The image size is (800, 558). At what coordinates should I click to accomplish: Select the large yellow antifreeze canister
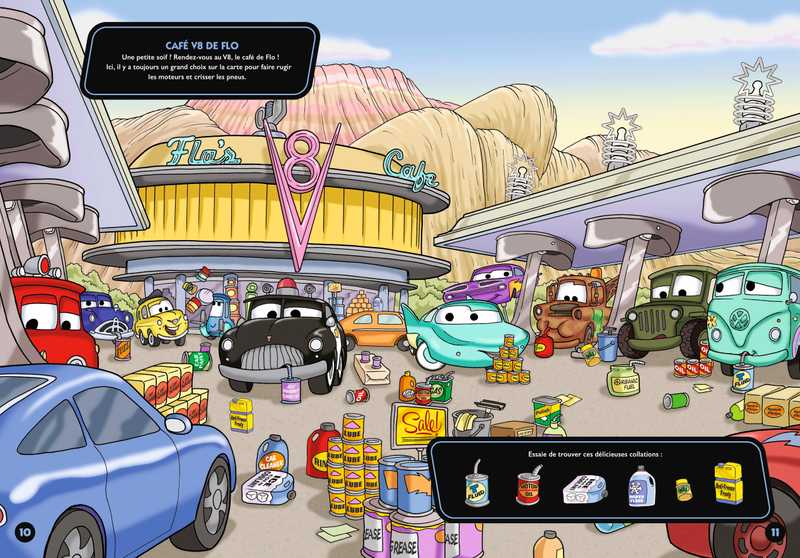tap(729, 484)
